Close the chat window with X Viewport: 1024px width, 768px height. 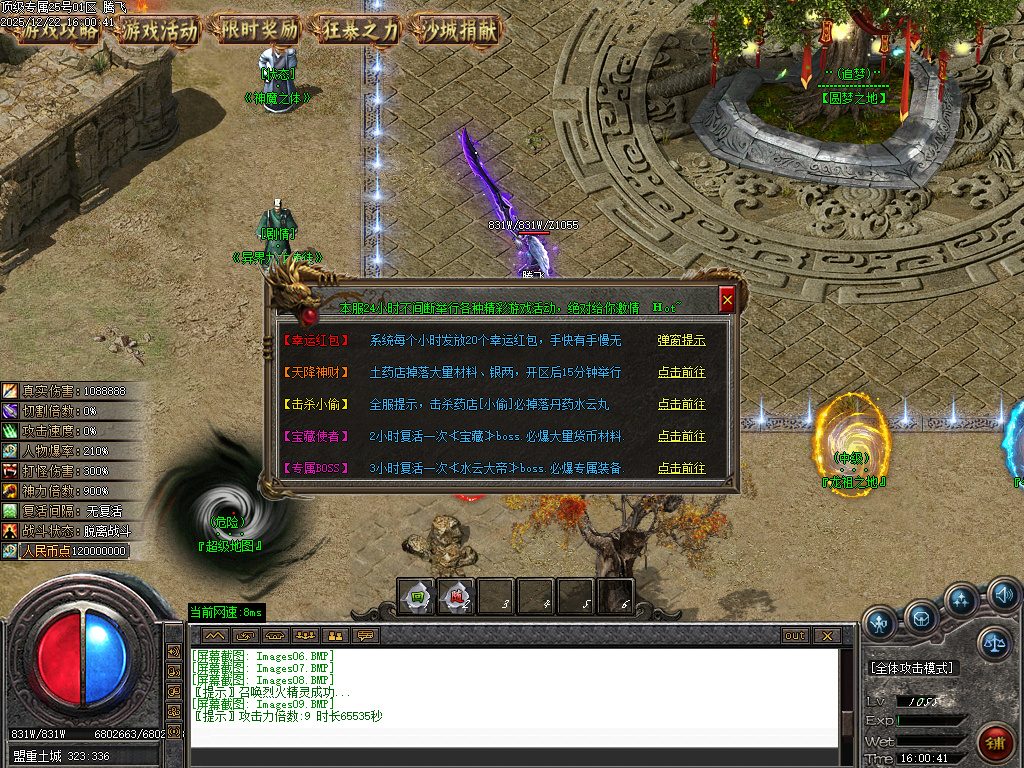[826, 635]
